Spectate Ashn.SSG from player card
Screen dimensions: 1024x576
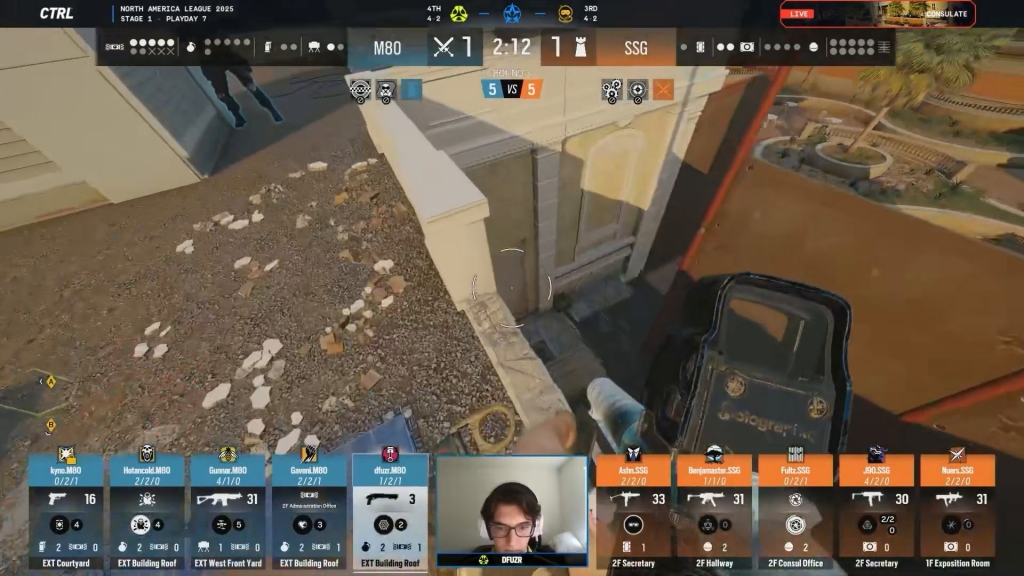click(633, 511)
